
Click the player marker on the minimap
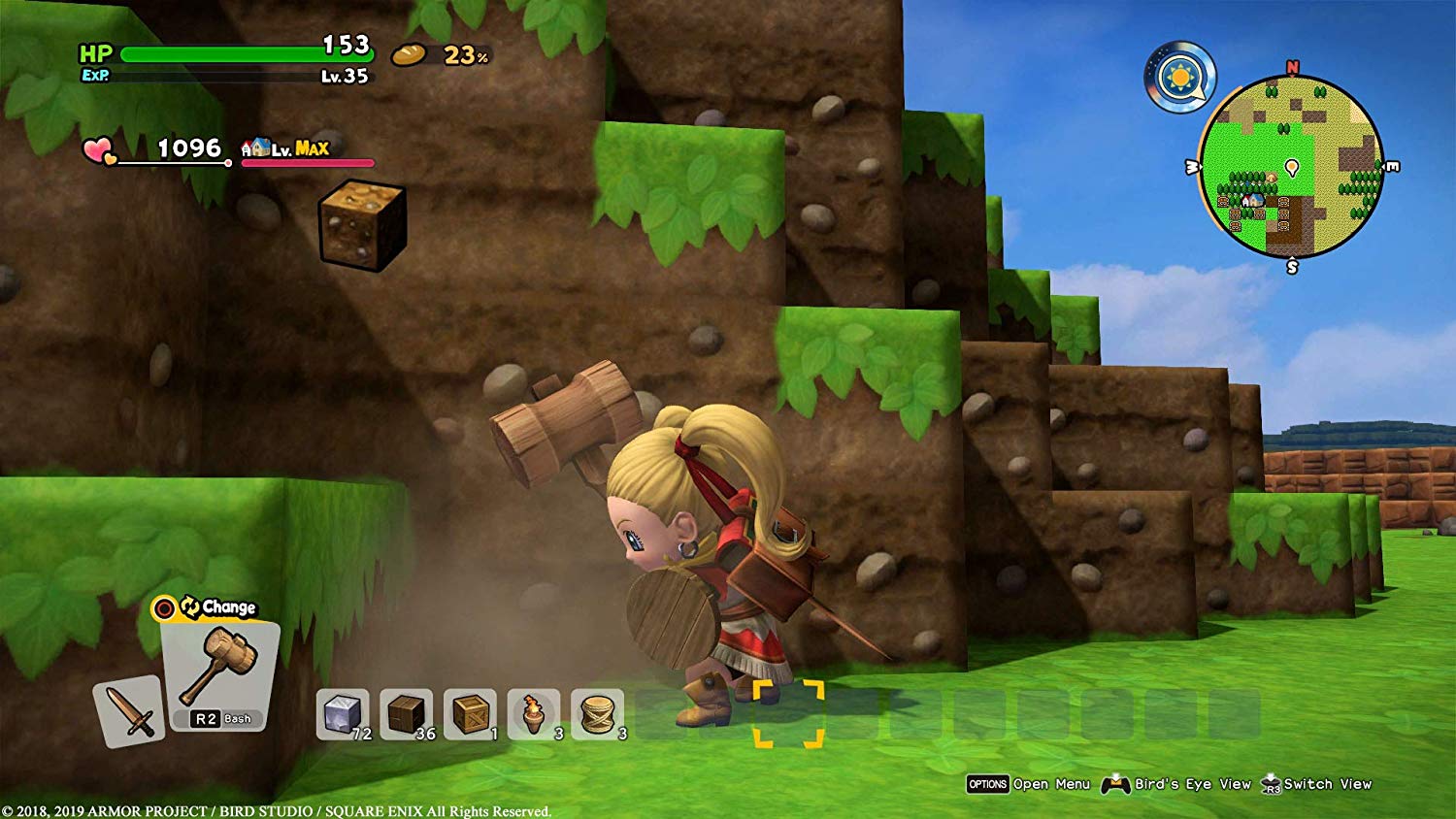tap(1292, 167)
